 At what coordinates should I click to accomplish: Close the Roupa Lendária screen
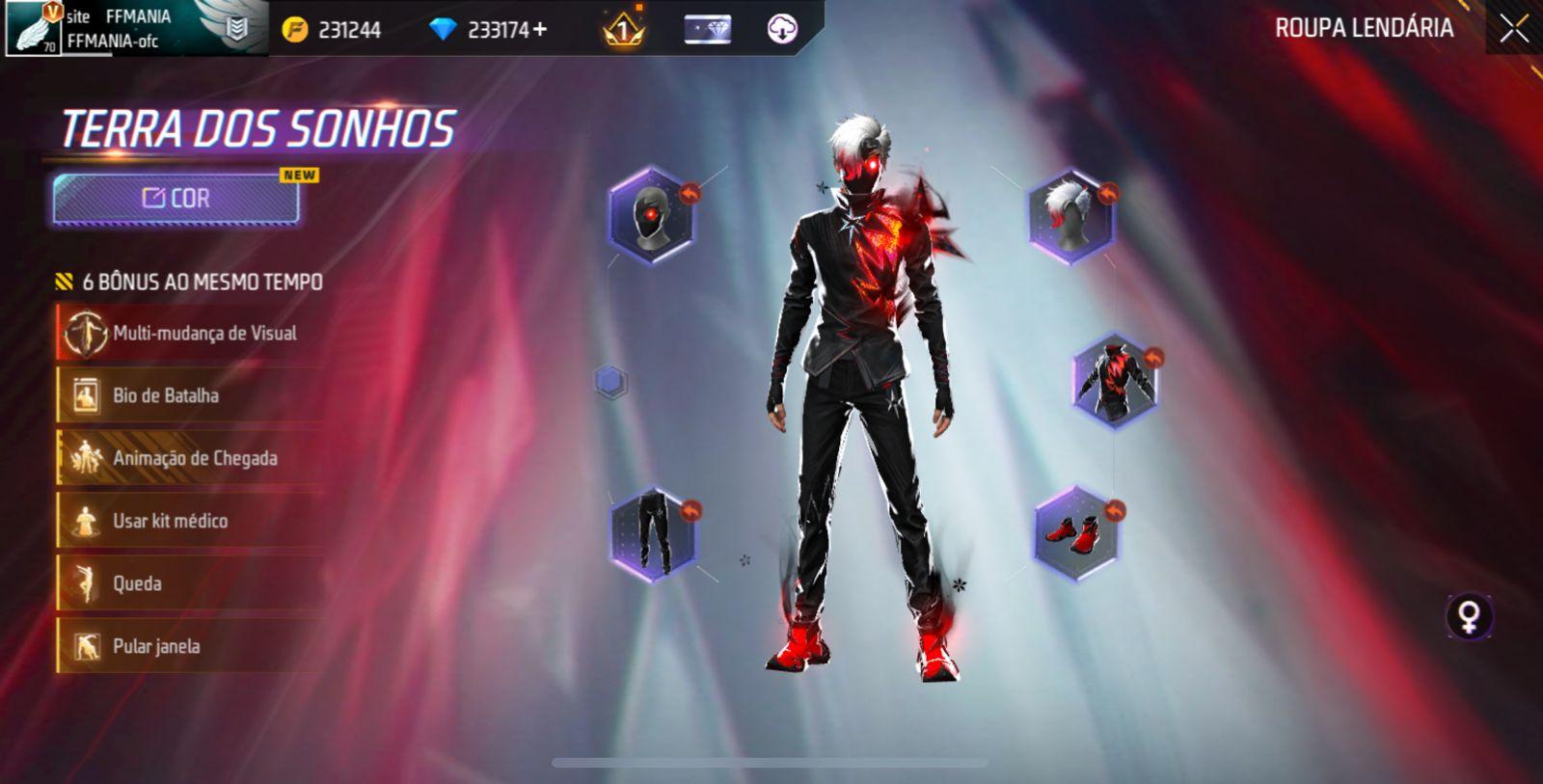[x=1513, y=29]
